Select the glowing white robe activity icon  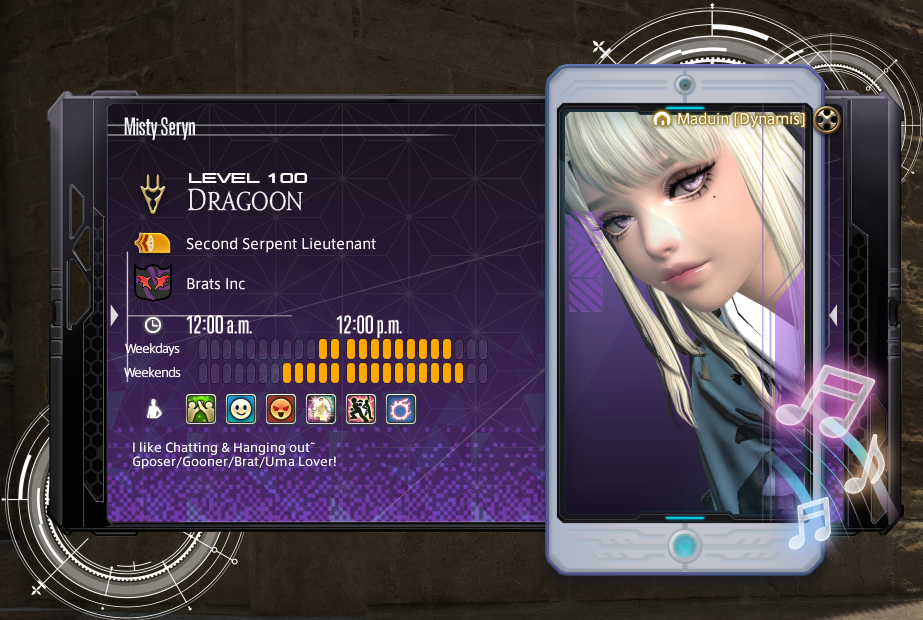pos(321,408)
